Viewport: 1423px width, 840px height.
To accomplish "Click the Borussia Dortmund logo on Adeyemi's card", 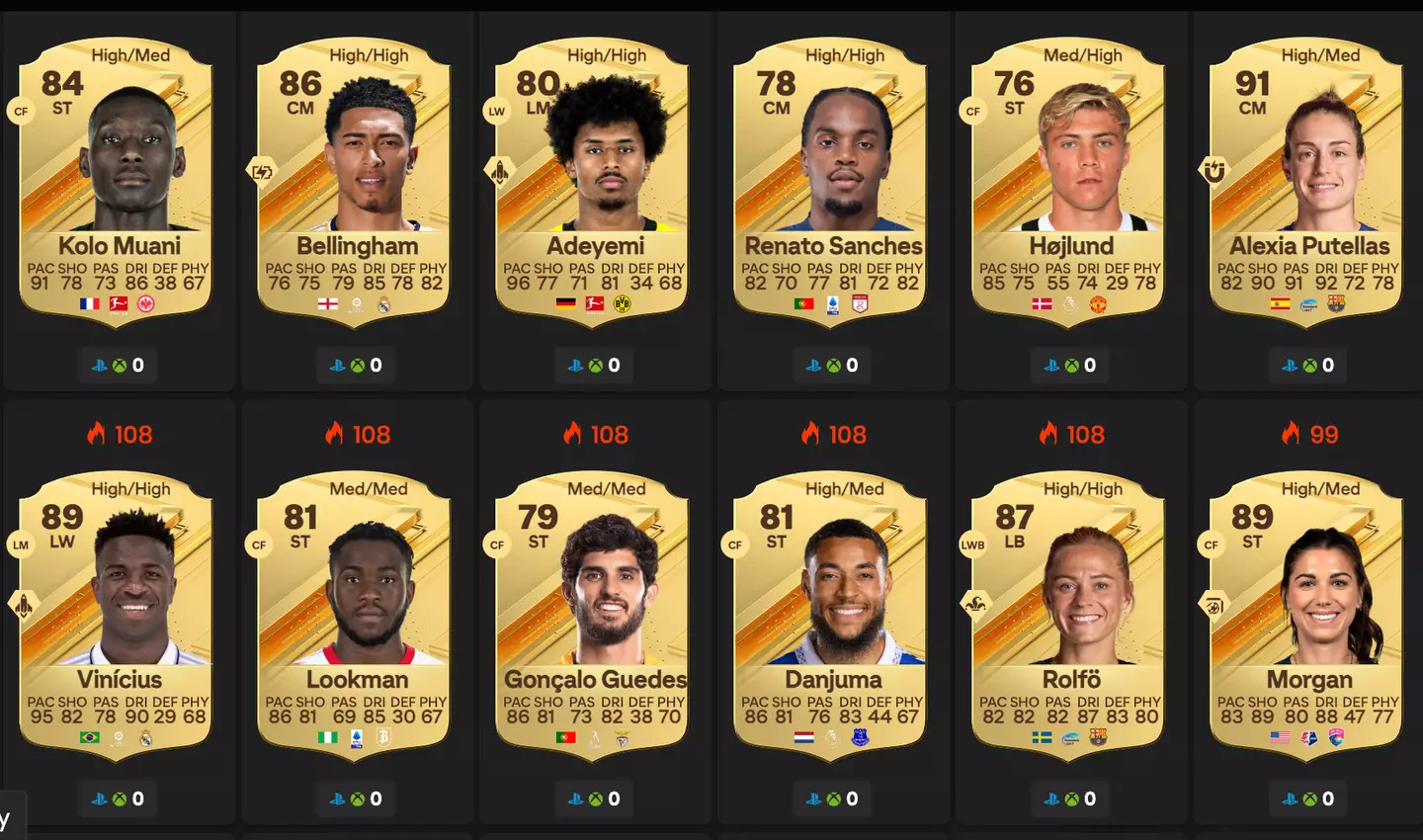I will pyautogui.click(x=625, y=303).
